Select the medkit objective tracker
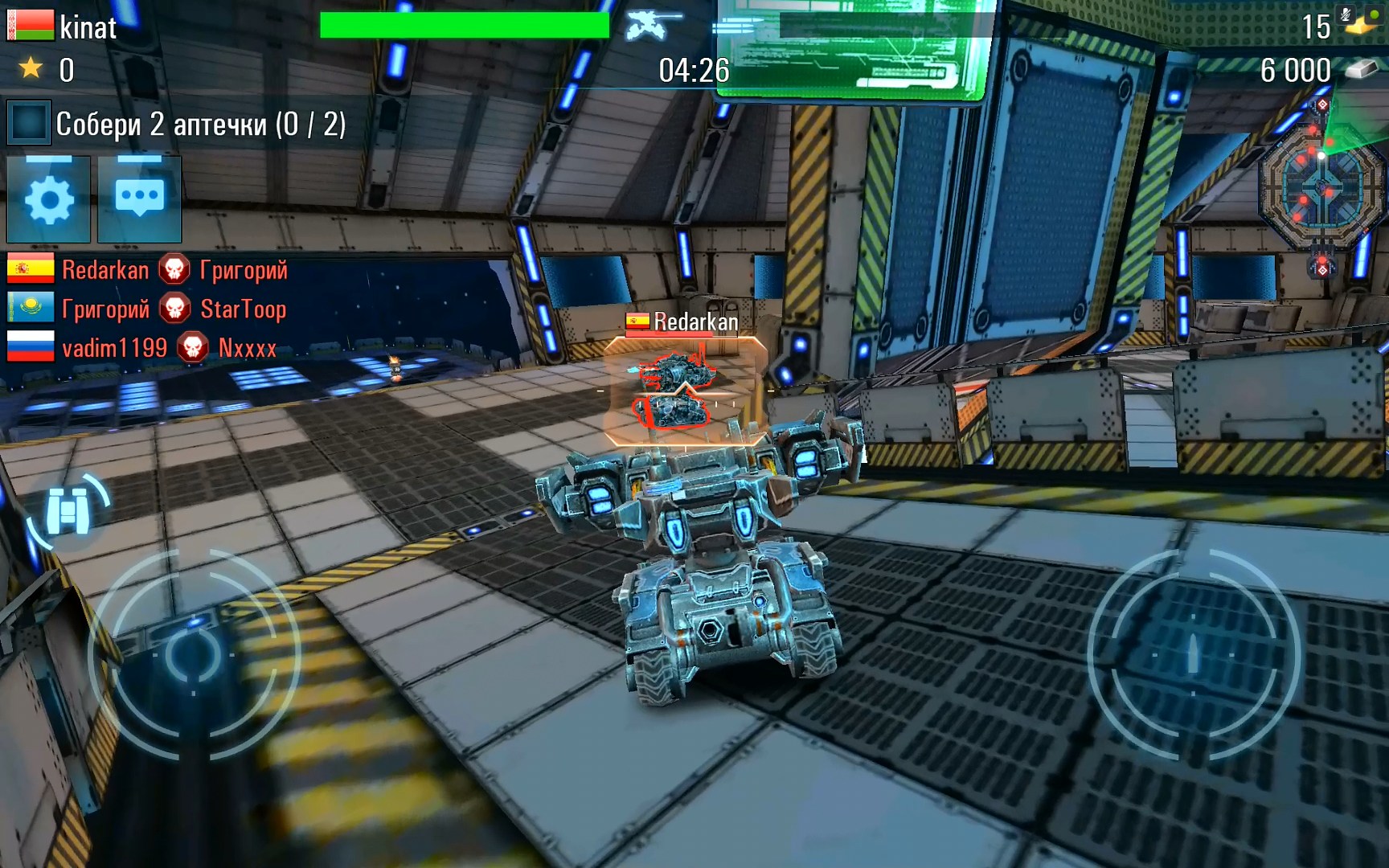 177,124
